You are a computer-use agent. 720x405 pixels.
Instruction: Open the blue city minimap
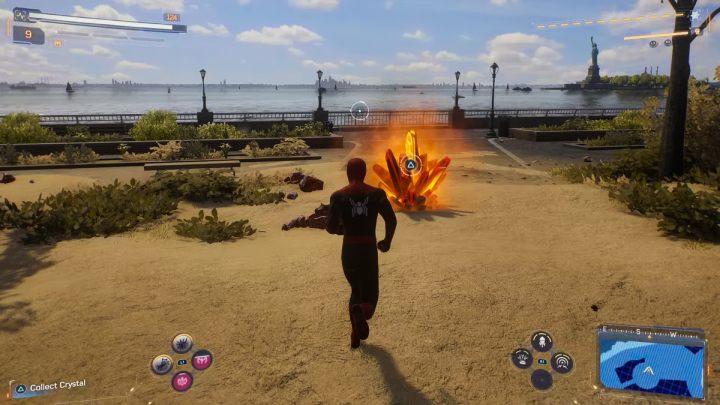pos(651,362)
